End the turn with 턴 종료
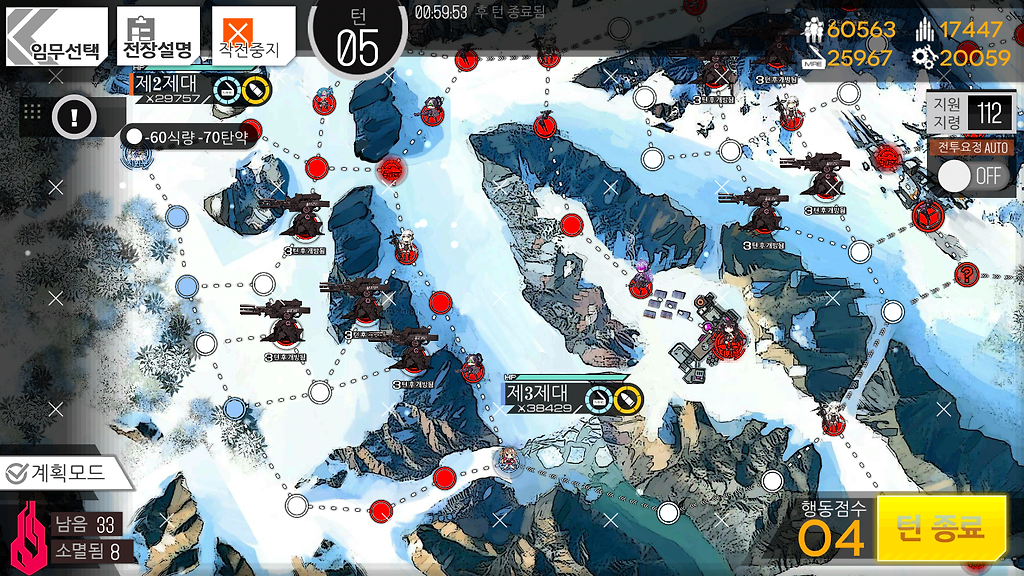1024x576 pixels. point(941,527)
